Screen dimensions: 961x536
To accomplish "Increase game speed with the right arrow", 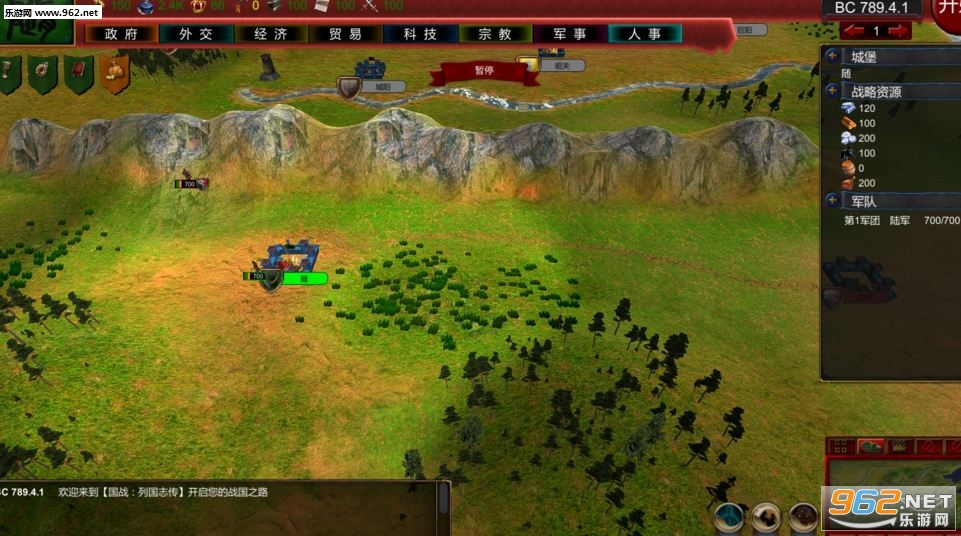I will coord(898,31).
